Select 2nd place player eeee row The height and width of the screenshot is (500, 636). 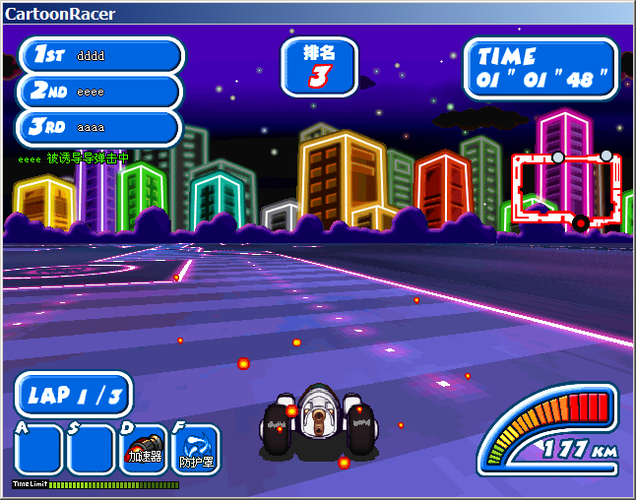101,91
